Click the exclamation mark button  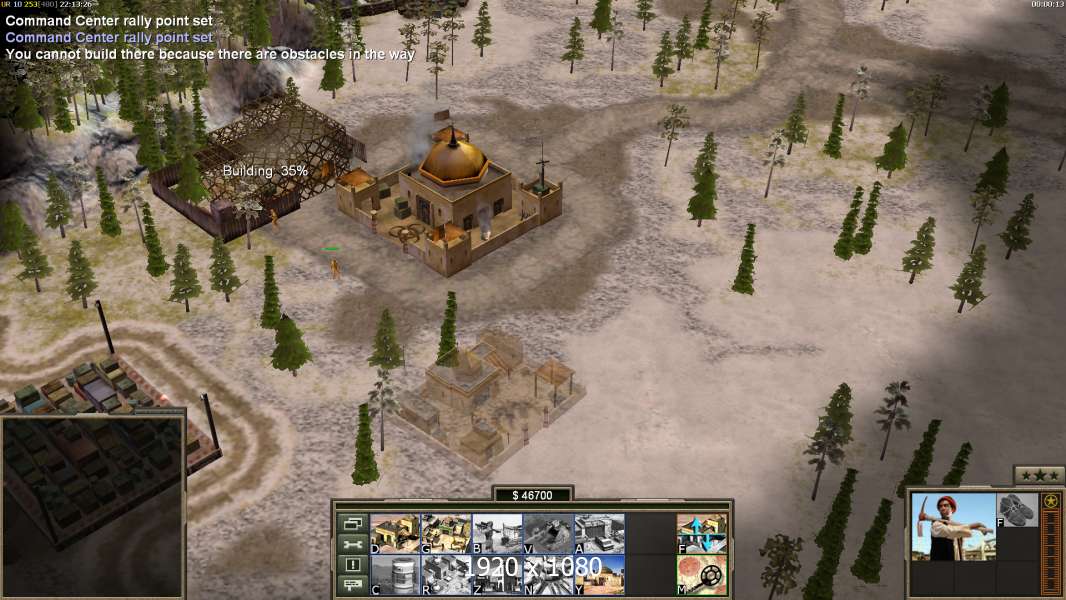pos(353,565)
